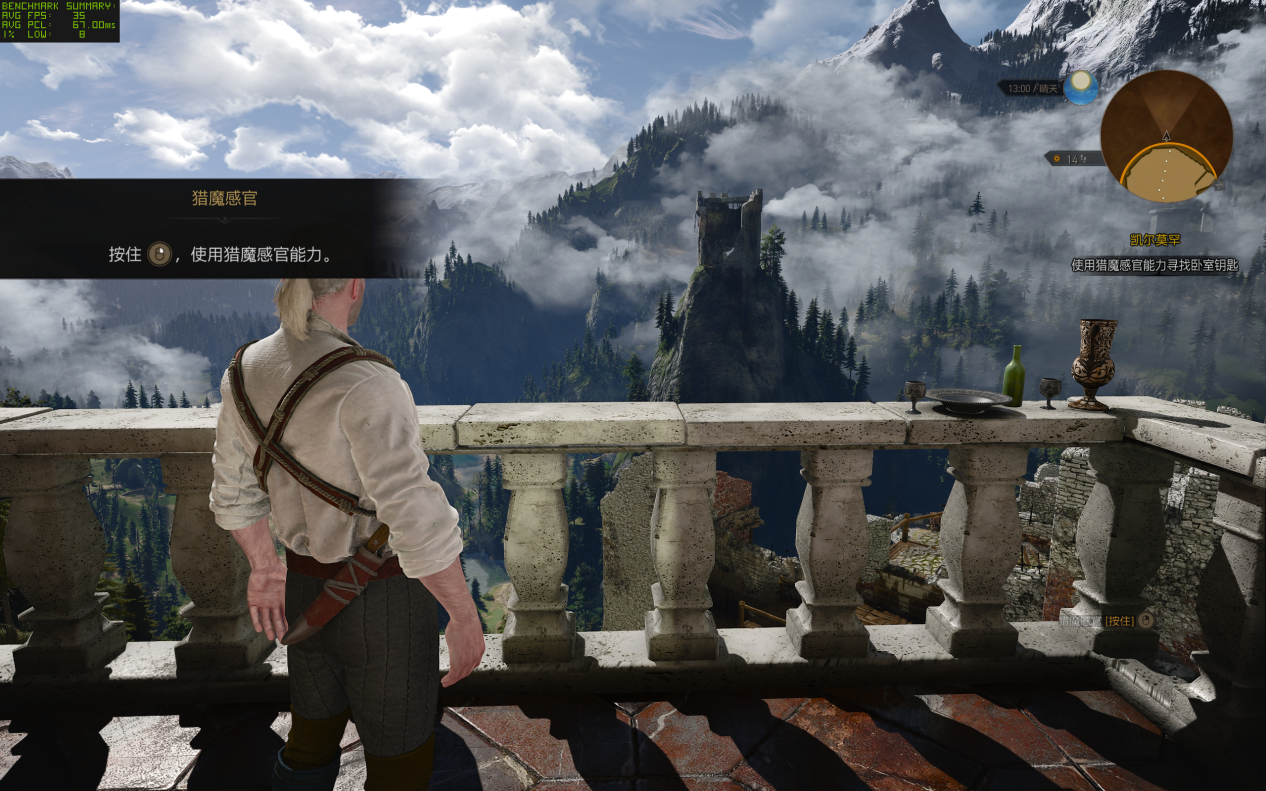Click the sunny weather icon by the clock
This screenshot has height=791, width=1266.
coord(1080,88)
